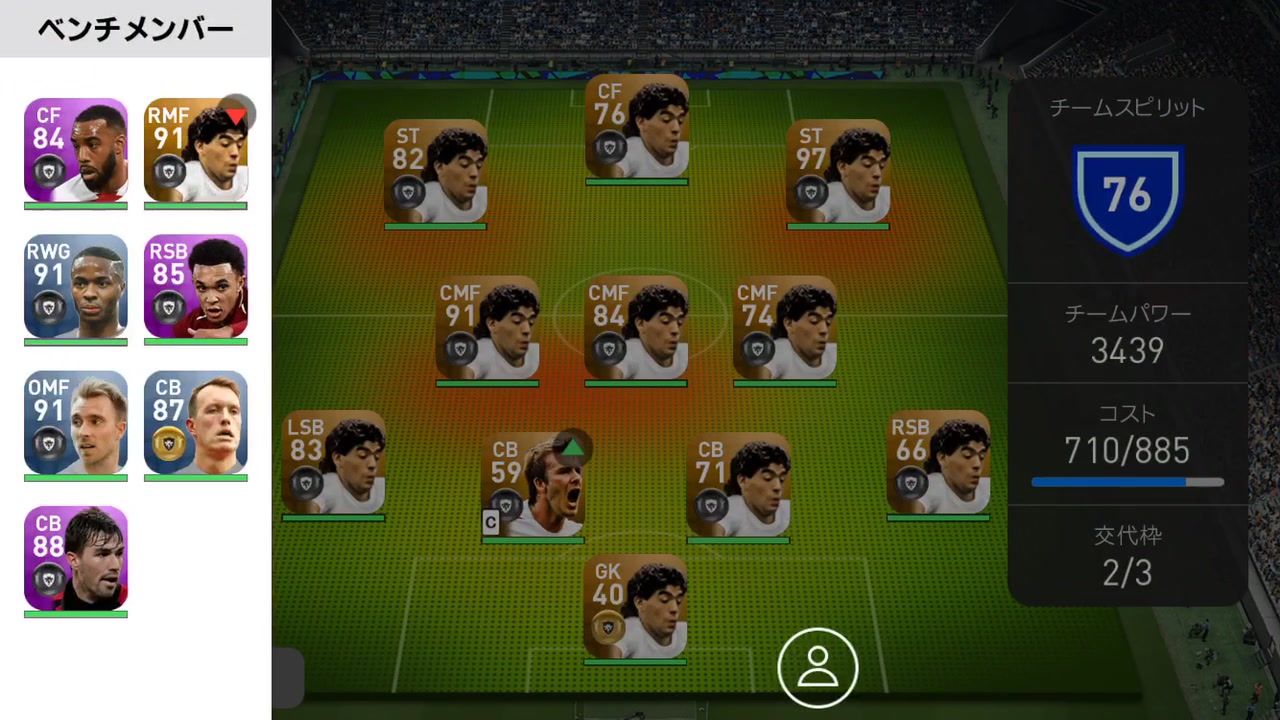Pick the RWG 91 substitute card
The height and width of the screenshot is (720, 1280).
(76, 286)
